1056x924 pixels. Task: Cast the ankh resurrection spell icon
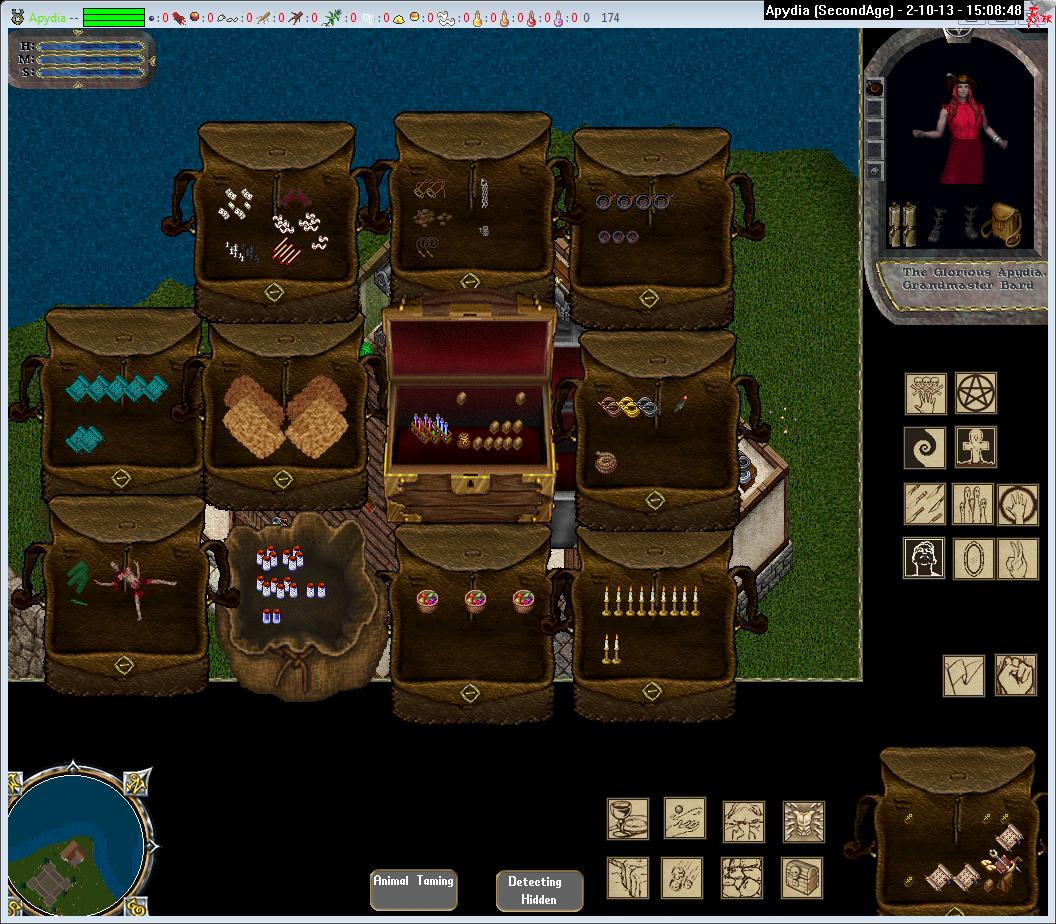975,448
